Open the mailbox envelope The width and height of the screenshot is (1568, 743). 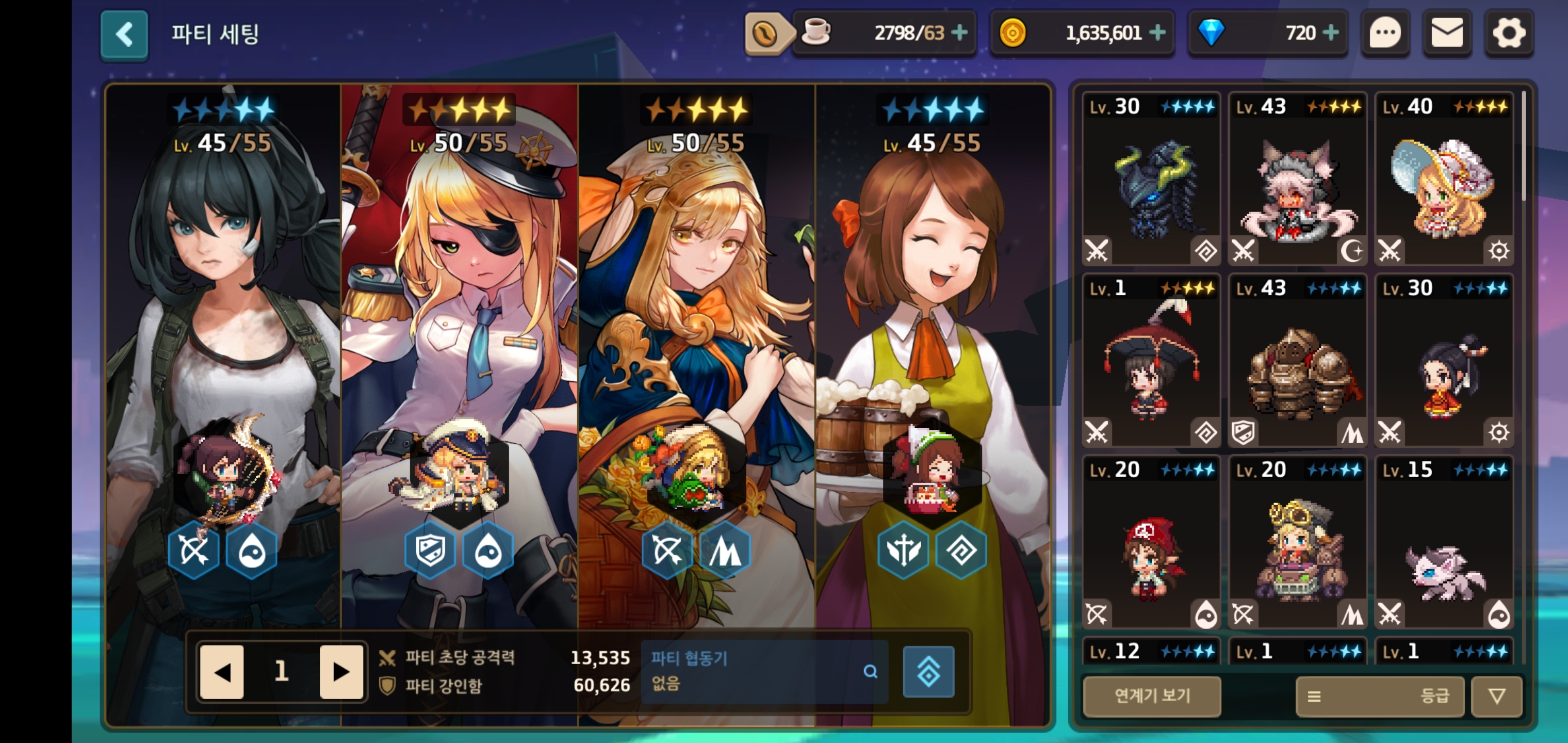[x=1447, y=34]
